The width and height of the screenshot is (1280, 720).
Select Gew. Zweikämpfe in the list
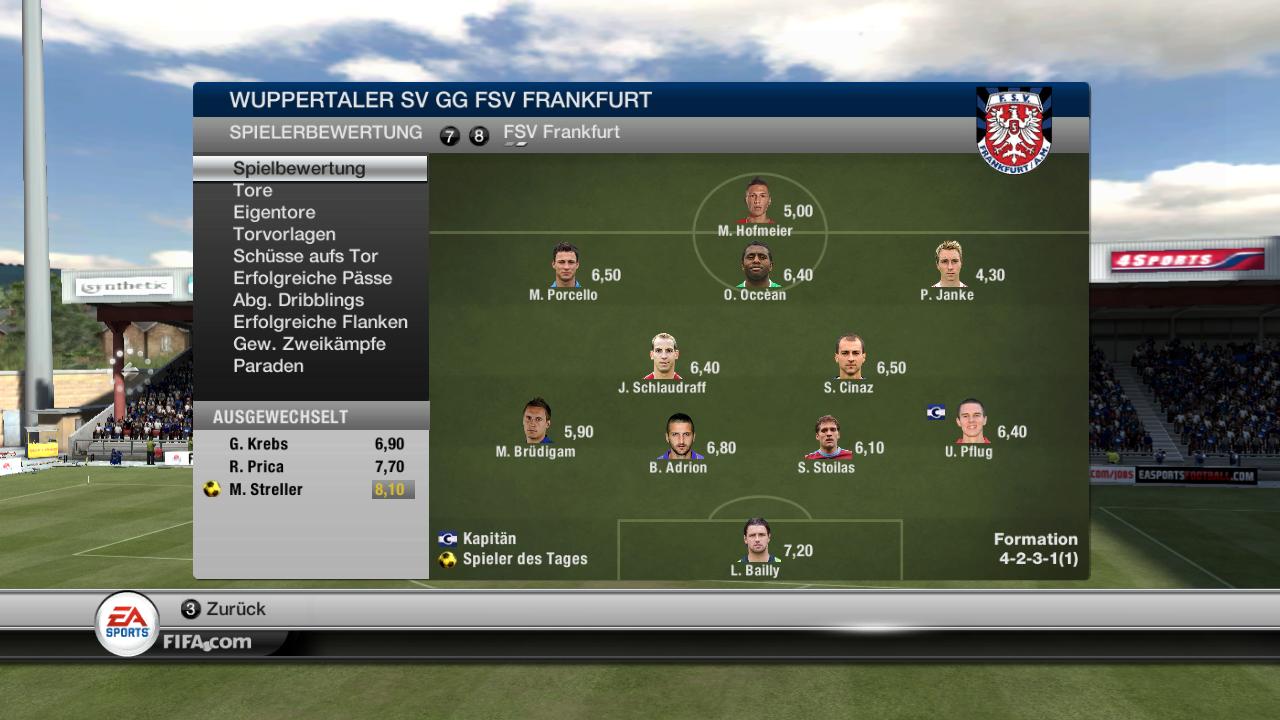[309, 344]
